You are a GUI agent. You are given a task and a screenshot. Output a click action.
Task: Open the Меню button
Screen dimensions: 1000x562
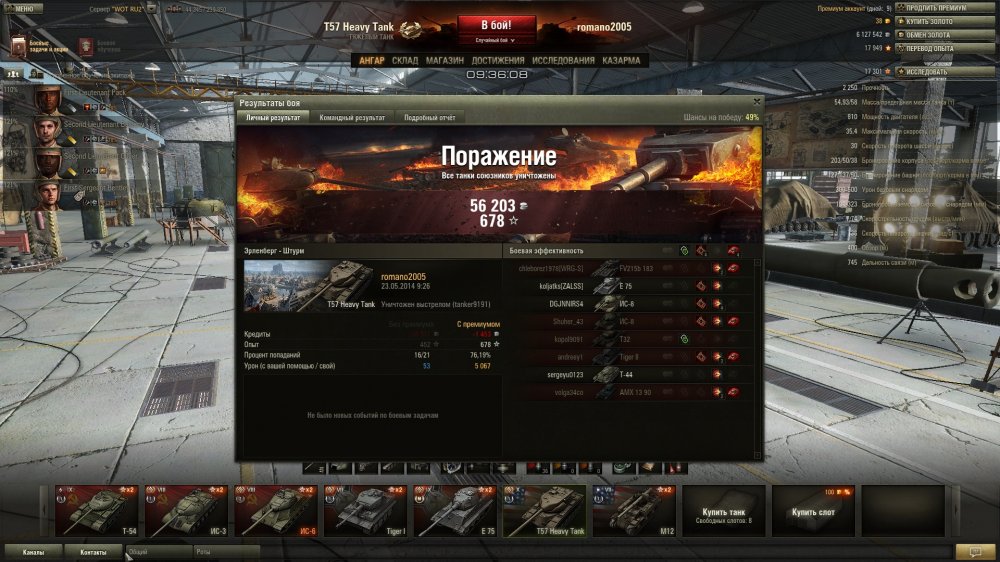[22, 7]
